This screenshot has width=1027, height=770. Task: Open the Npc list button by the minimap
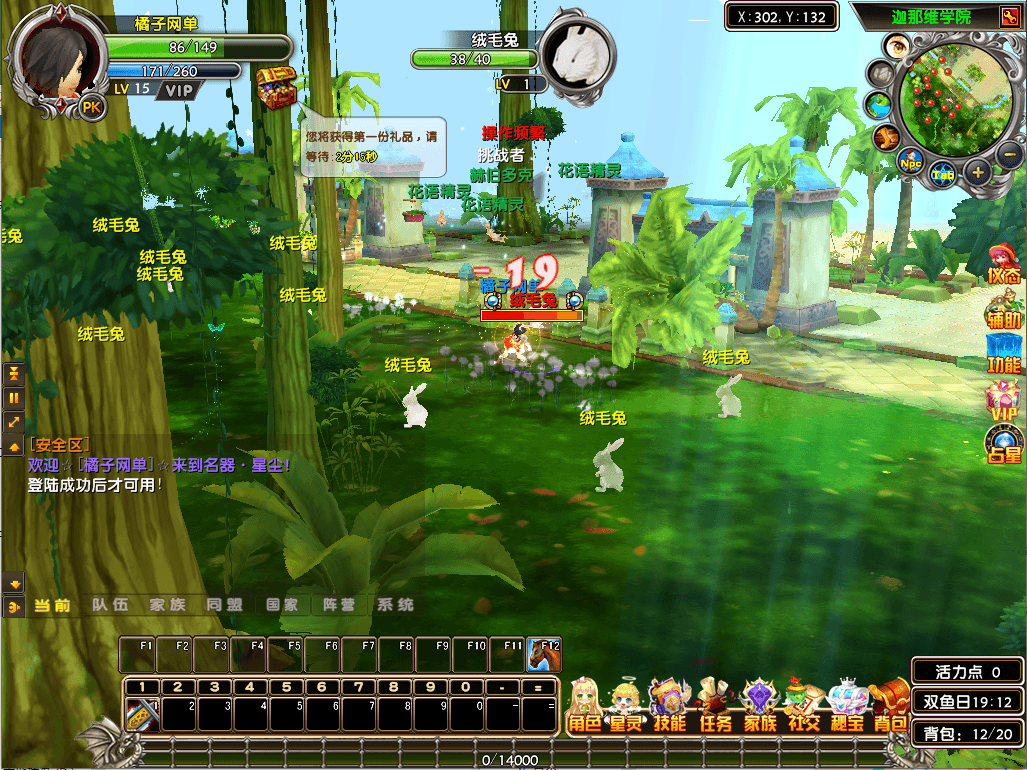(x=910, y=162)
